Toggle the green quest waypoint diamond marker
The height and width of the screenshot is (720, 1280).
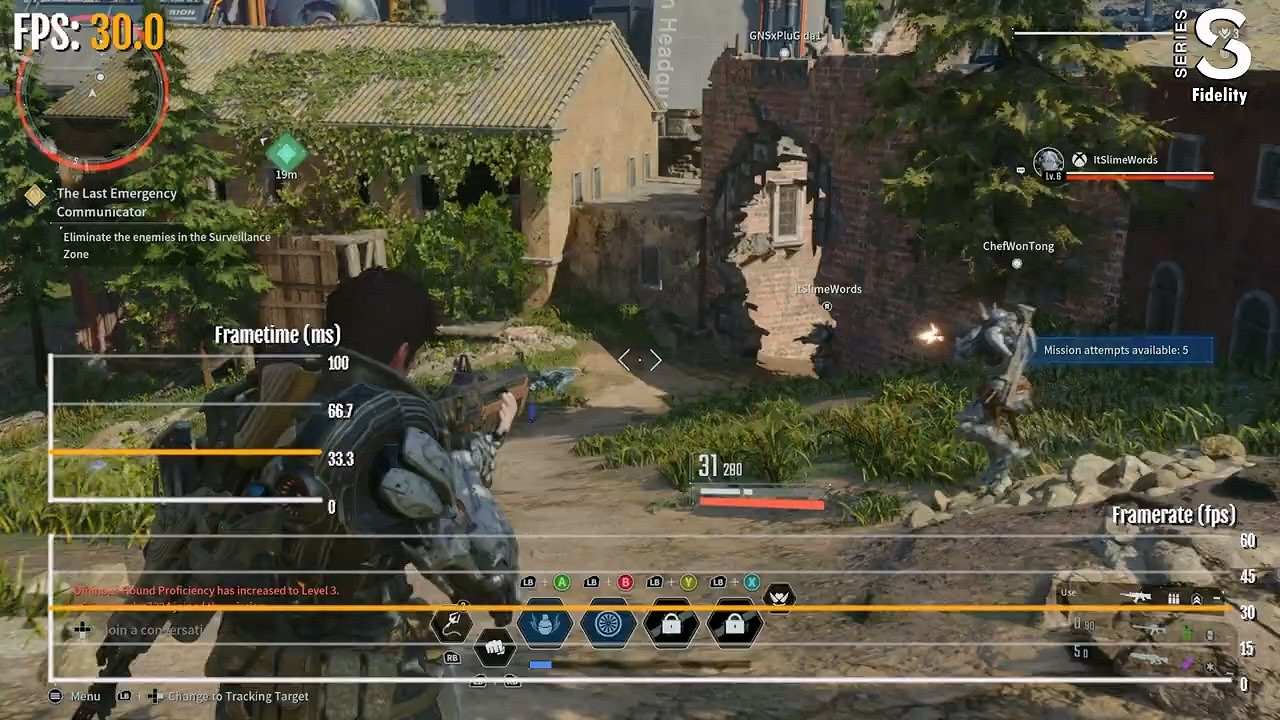pyautogui.click(x=285, y=152)
